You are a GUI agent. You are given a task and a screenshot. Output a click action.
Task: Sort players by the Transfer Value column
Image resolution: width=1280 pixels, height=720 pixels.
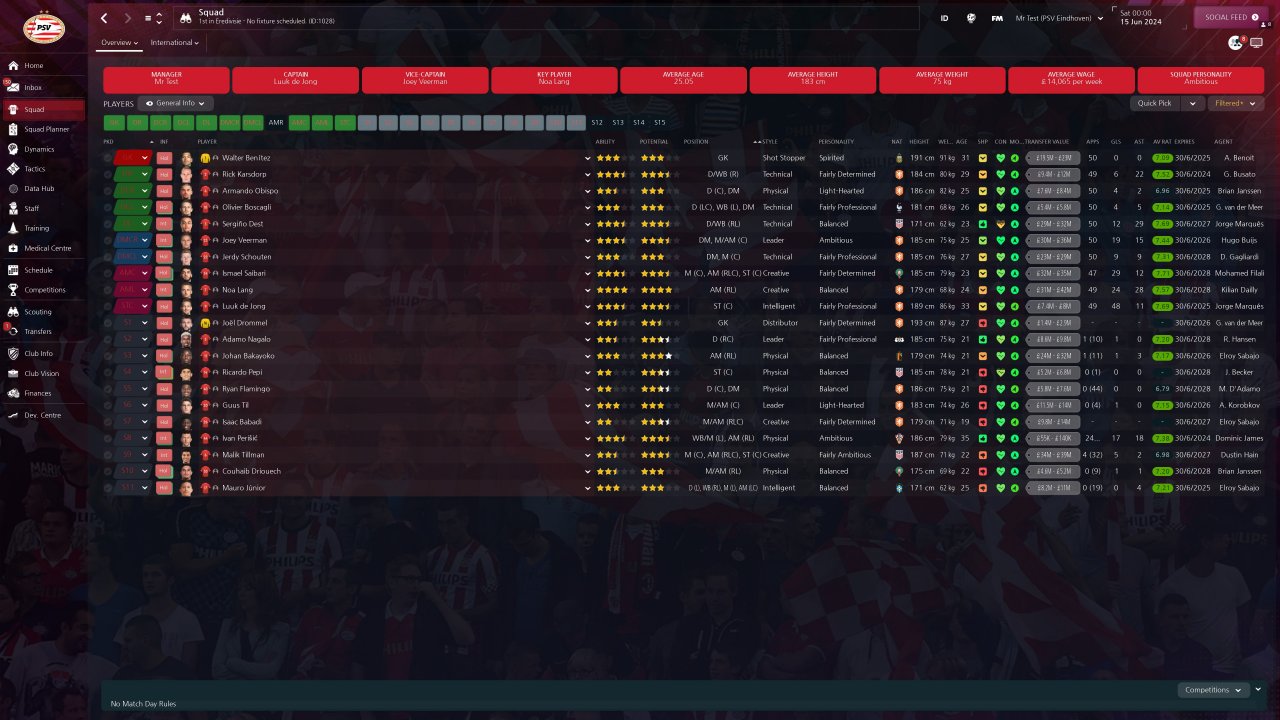click(x=1047, y=141)
